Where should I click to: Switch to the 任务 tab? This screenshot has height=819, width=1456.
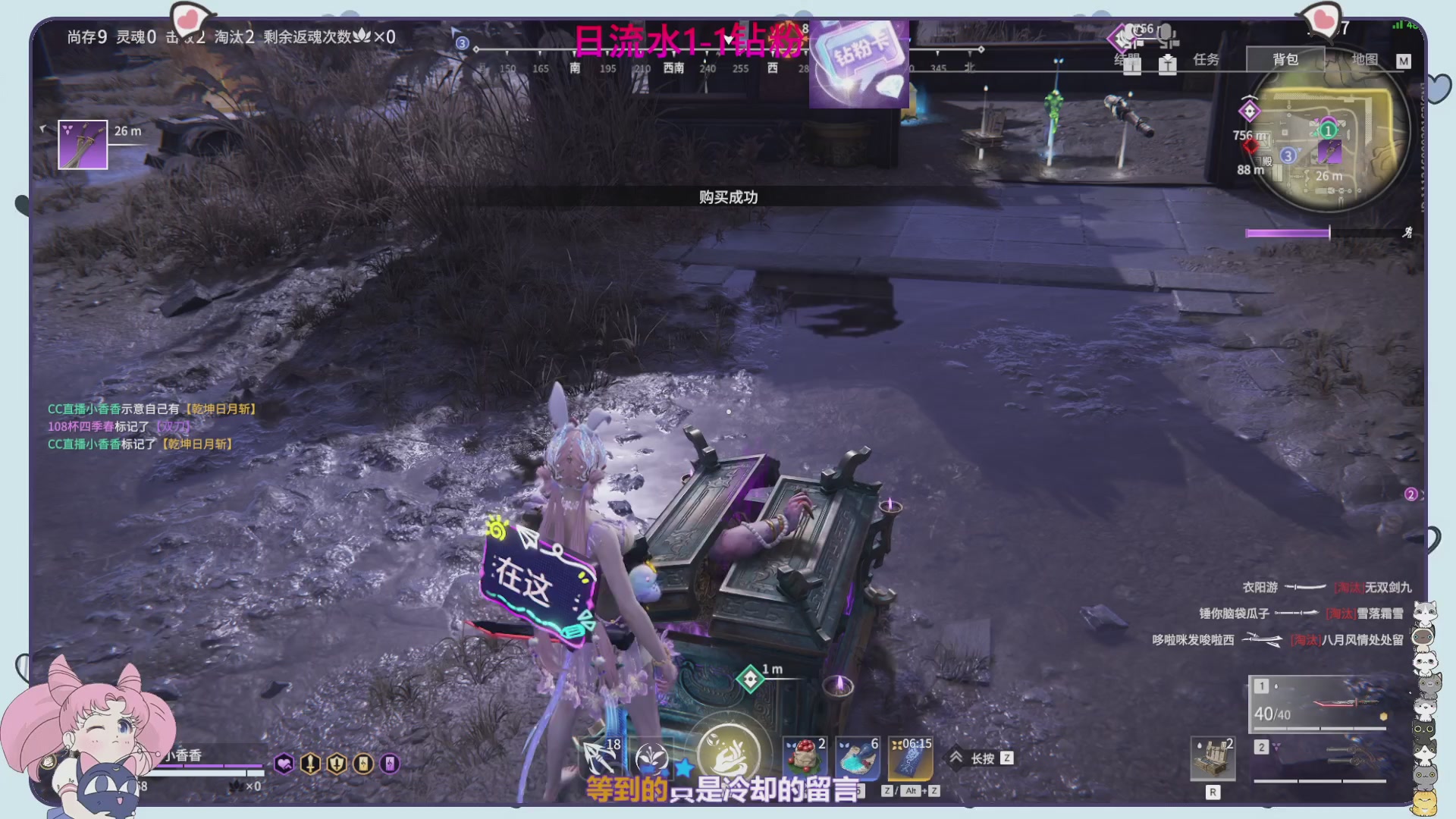tap(1207, 59)
